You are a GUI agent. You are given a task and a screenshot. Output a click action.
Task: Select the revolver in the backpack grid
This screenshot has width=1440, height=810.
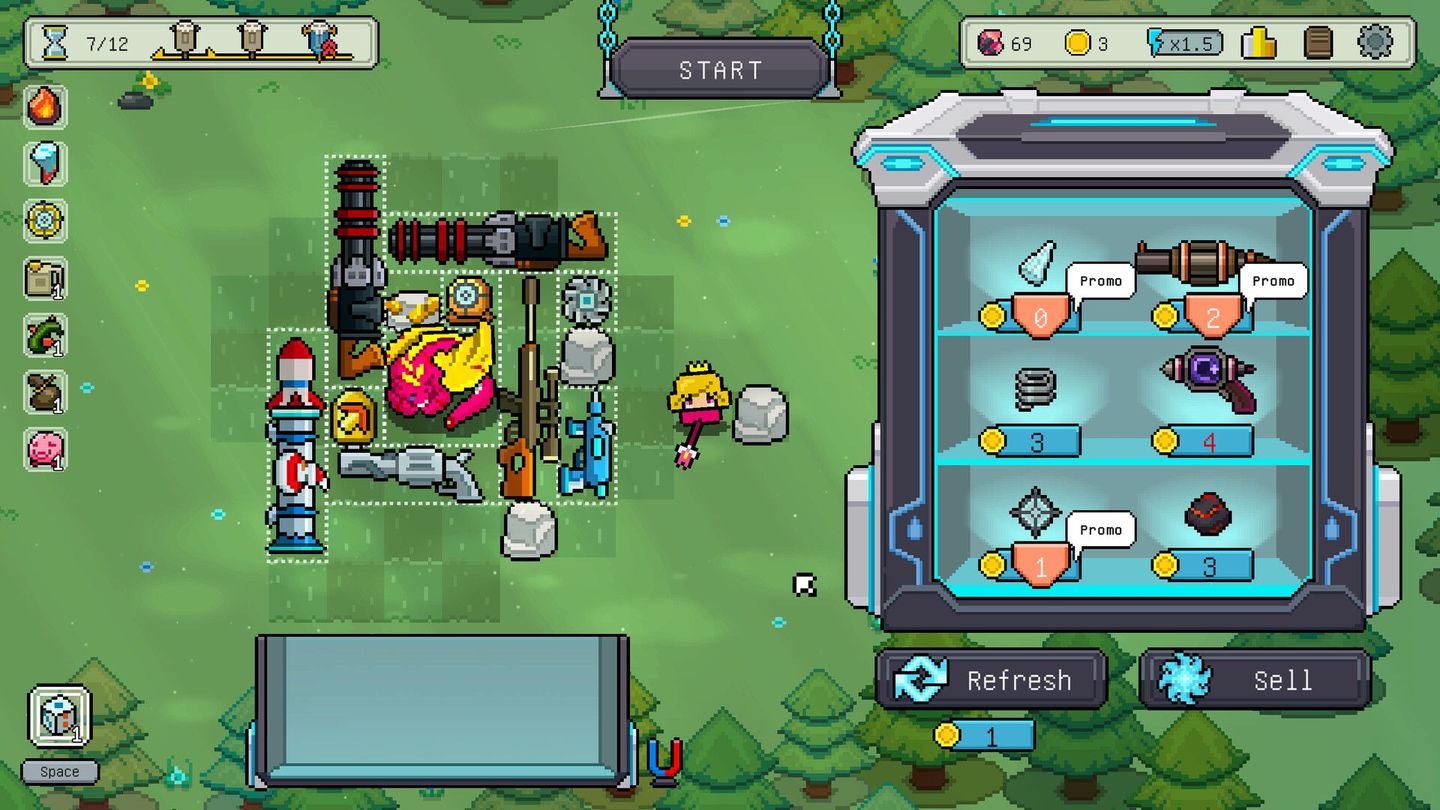click(411, 470)
